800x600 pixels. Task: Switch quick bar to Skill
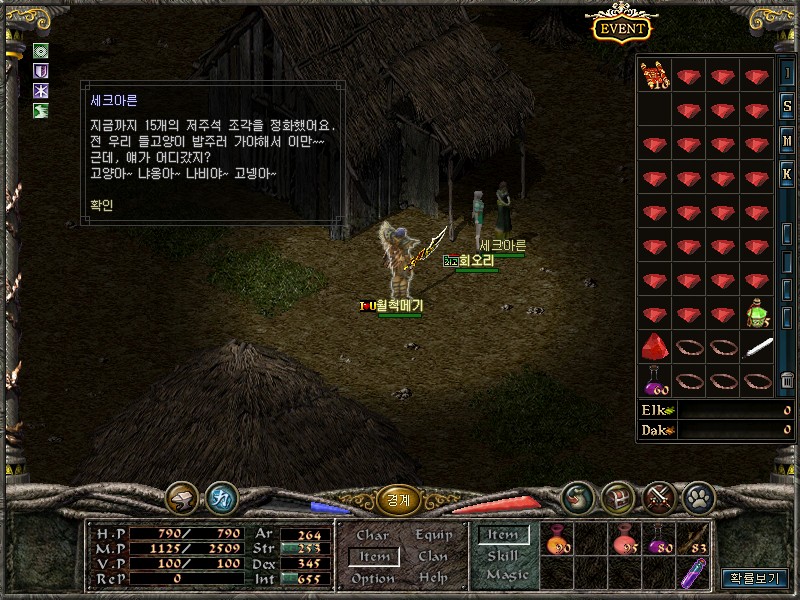pyautogui.click(x=503, y=555)
